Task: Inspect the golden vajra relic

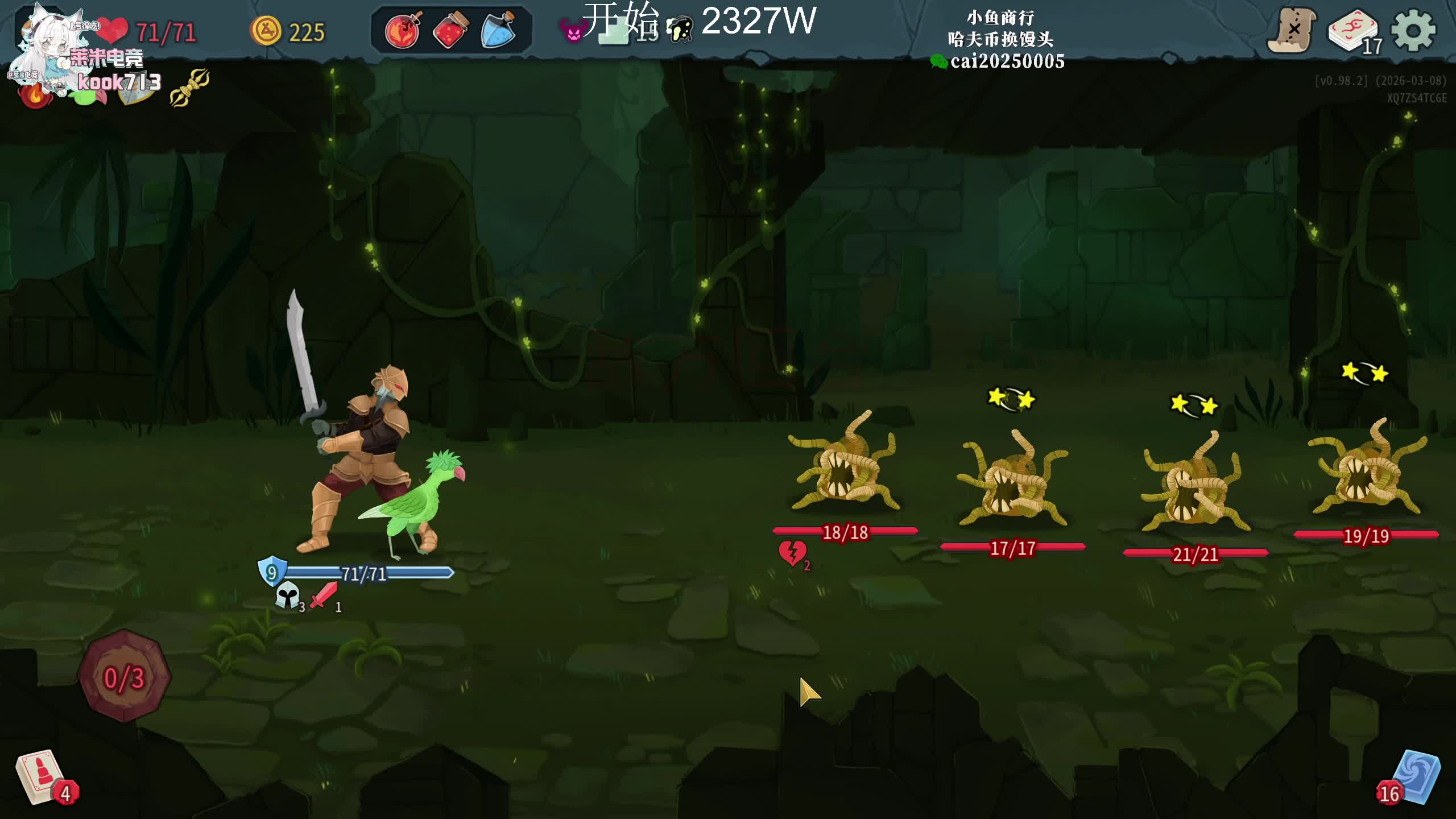Action: click(x=189, y=87)
